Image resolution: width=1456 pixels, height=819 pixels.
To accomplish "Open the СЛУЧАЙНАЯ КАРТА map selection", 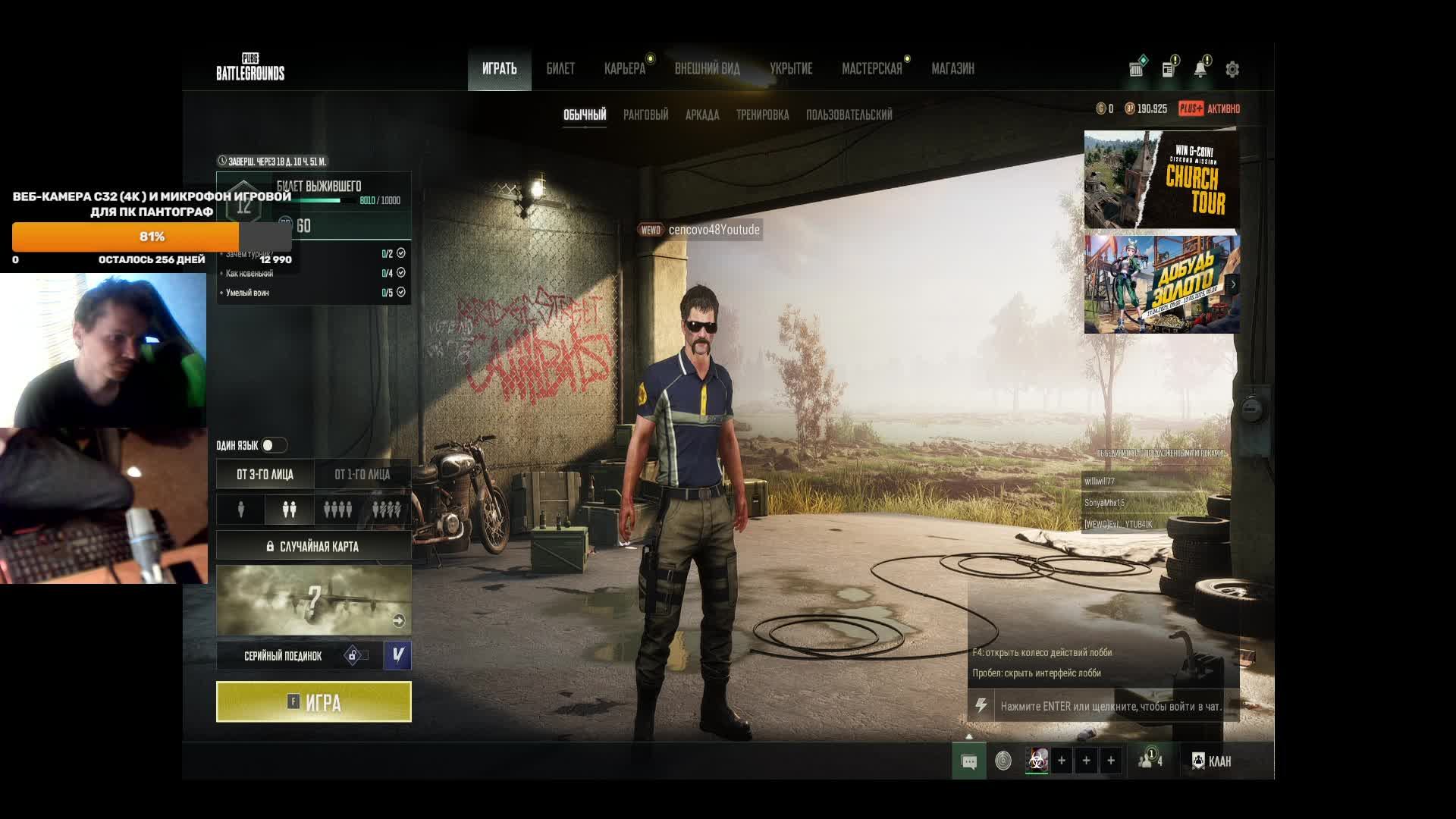I will (x=313, y=546).
